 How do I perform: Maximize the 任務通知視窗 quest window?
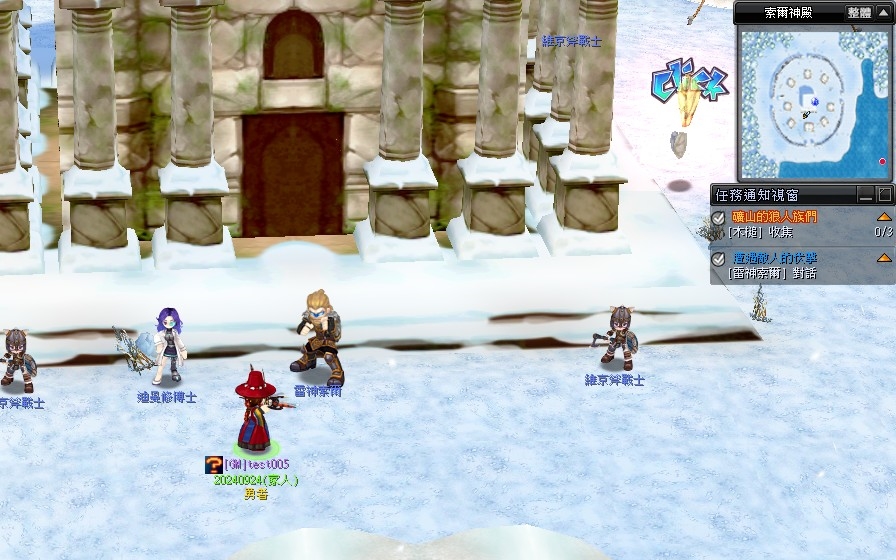pos(884,195)
